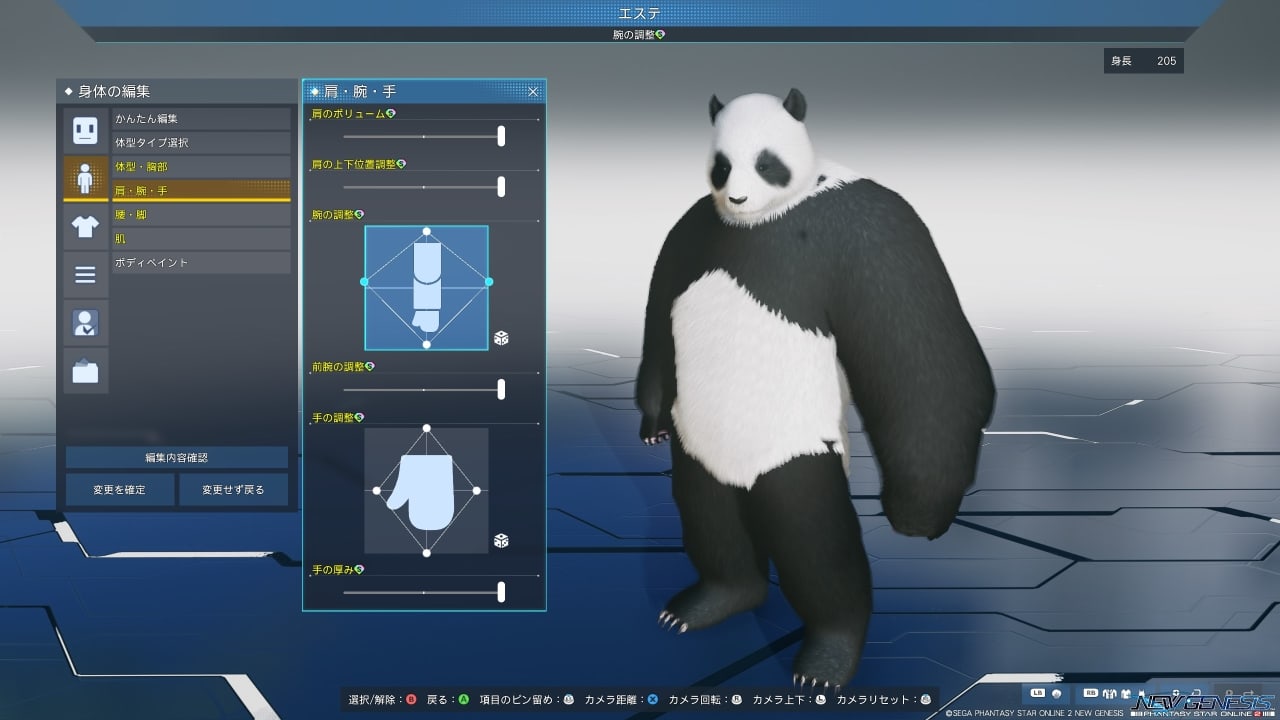
Task: Click the 編集内容確認 review button
Action: pos(176,457)
